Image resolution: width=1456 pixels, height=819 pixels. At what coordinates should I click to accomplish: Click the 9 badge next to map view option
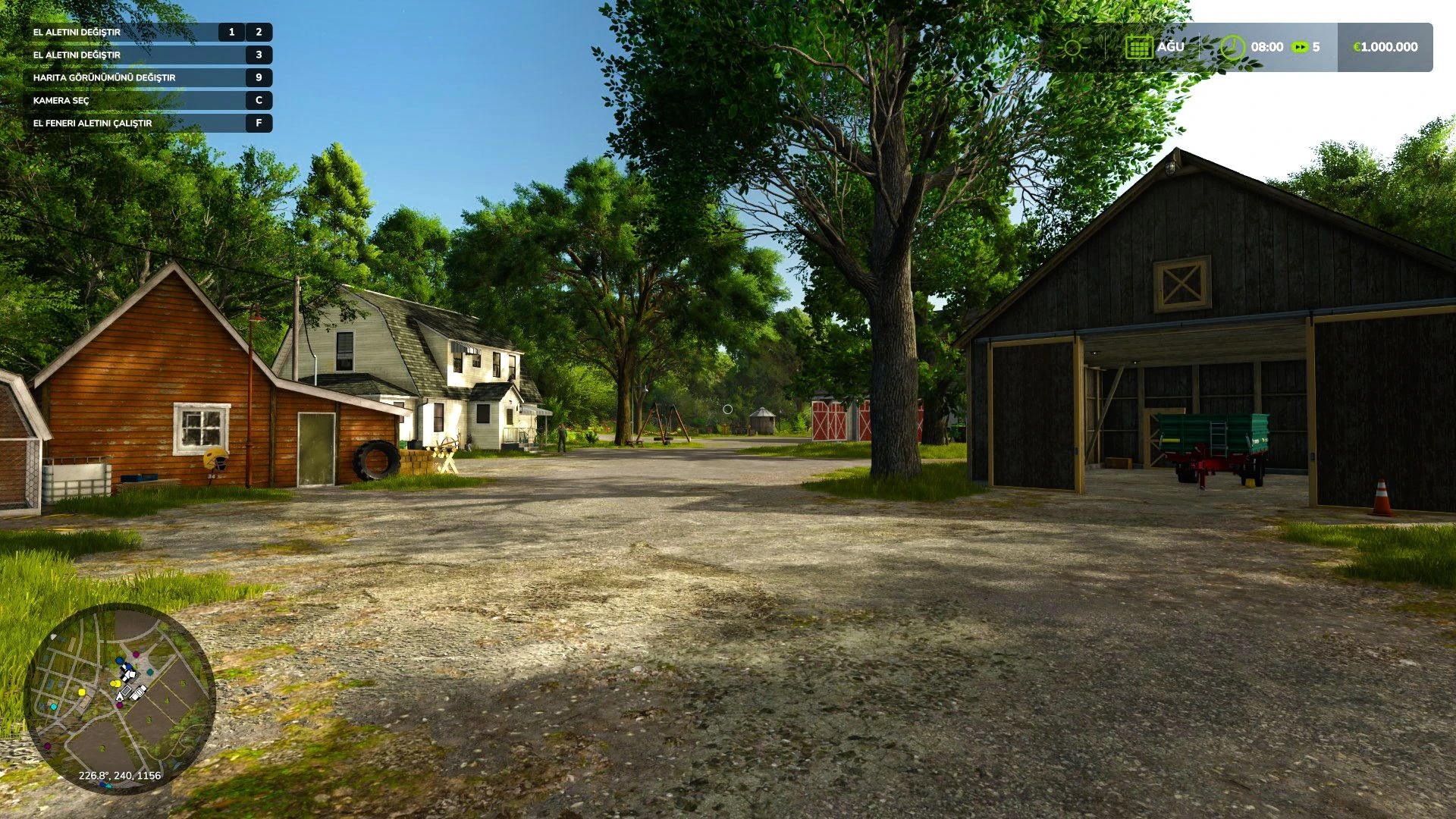(x=260, y=77)
